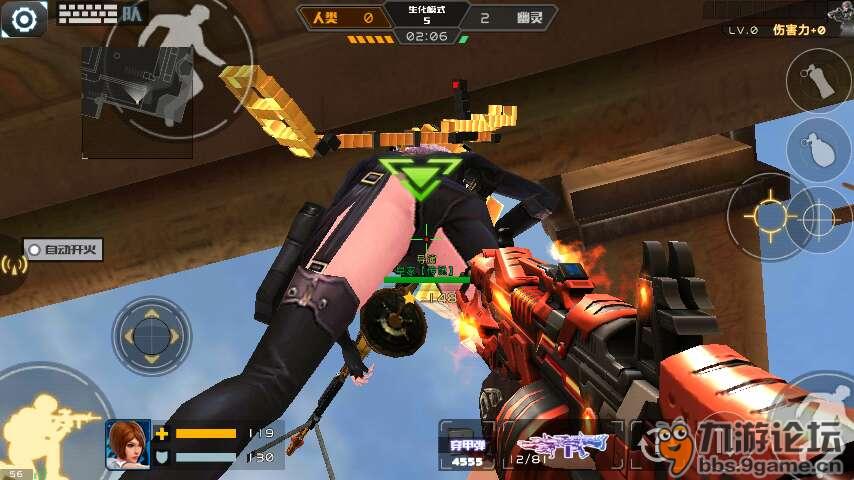Screen dimensions: 854x480
Task: Tap the team channel button
Action: click(x=131, y=14)
